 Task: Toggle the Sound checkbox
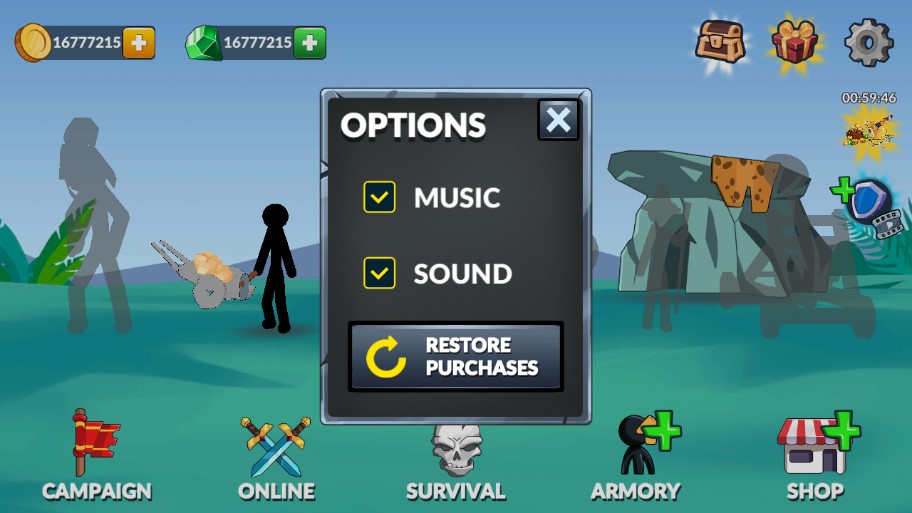[380, 273]
